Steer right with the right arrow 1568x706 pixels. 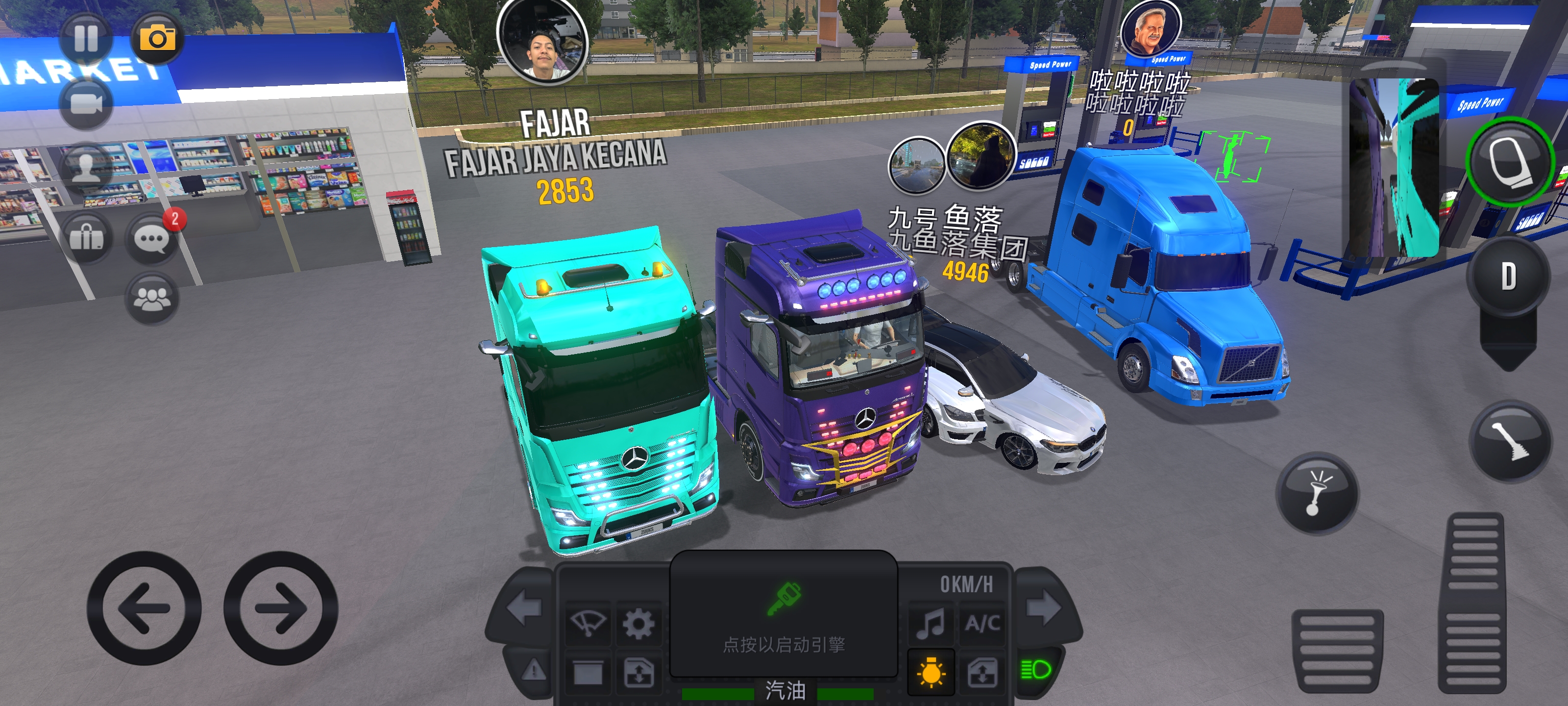click(281, 607)
